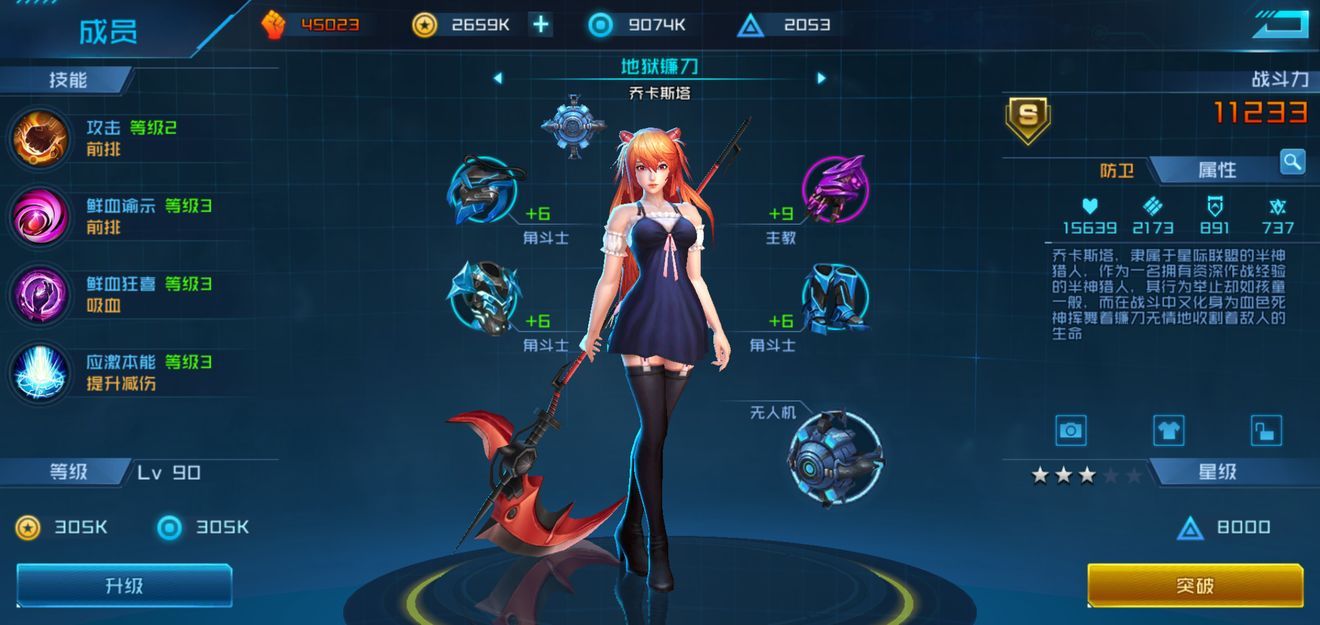Screen dimensions: 1320x625
Task: Select the 攻击 attack skill icon
Action: tap(40, 138)
